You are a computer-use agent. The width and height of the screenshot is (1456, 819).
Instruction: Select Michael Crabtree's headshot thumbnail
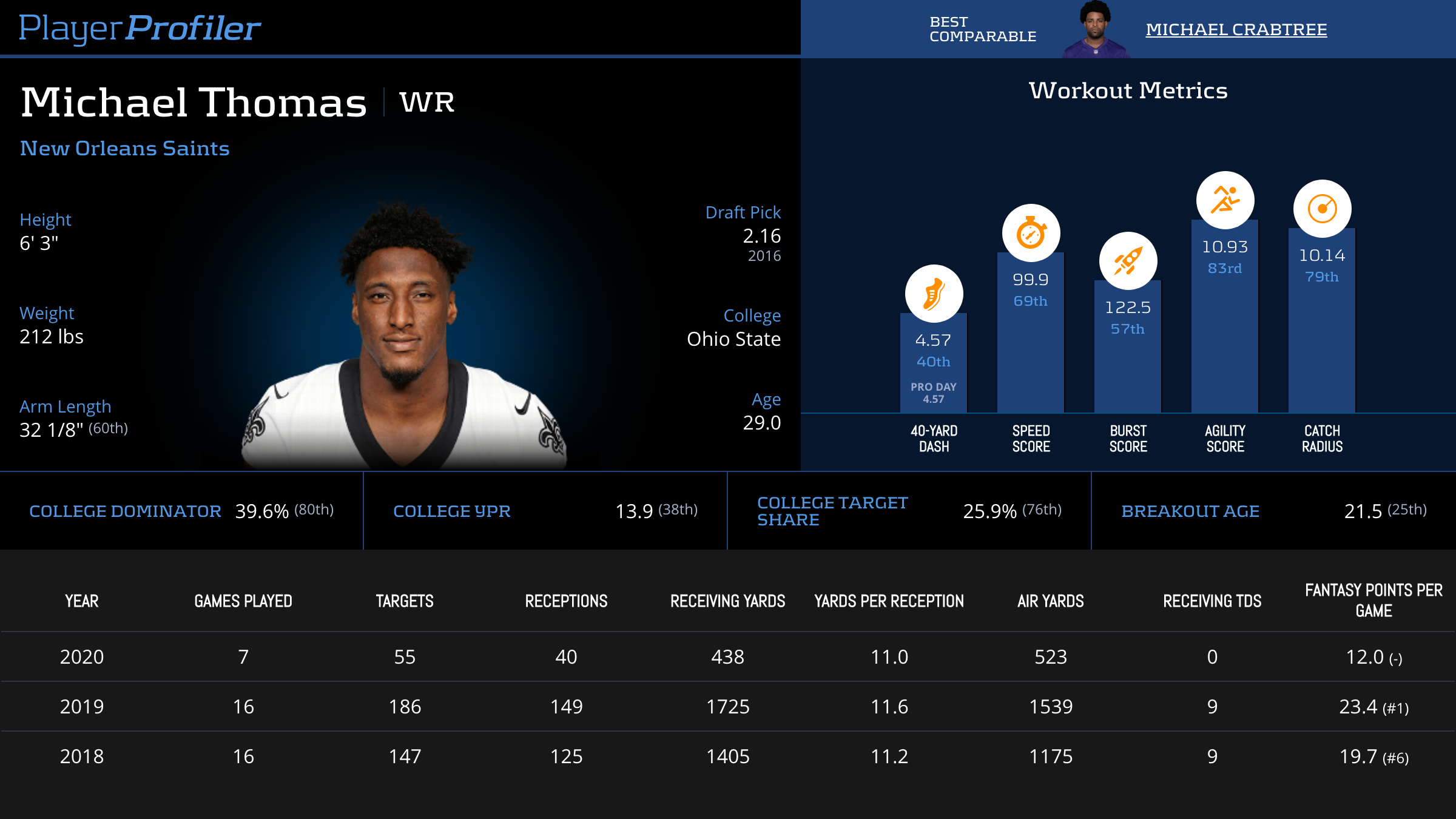click(1096, 30)
